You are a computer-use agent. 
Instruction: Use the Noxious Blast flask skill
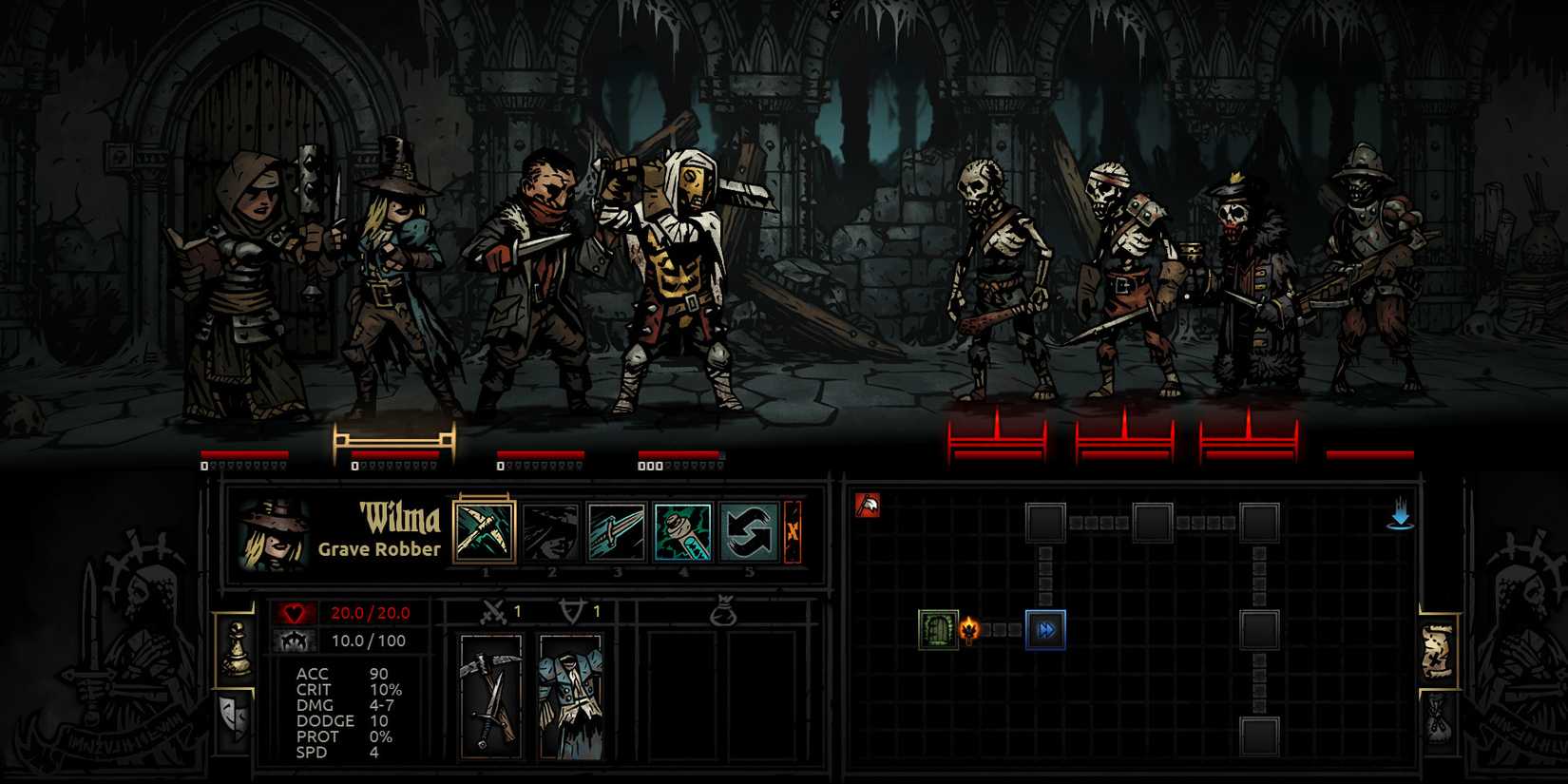pos(683,531)
